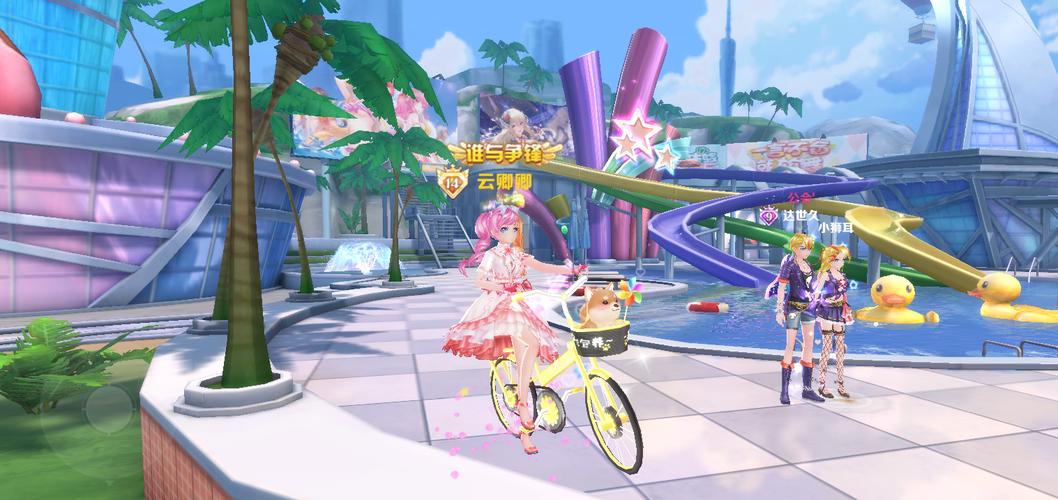The height and width of the screenshot is (500, 1058).
Task: Tap the virtual movement joystick
Action: click(x=108, y=409)
